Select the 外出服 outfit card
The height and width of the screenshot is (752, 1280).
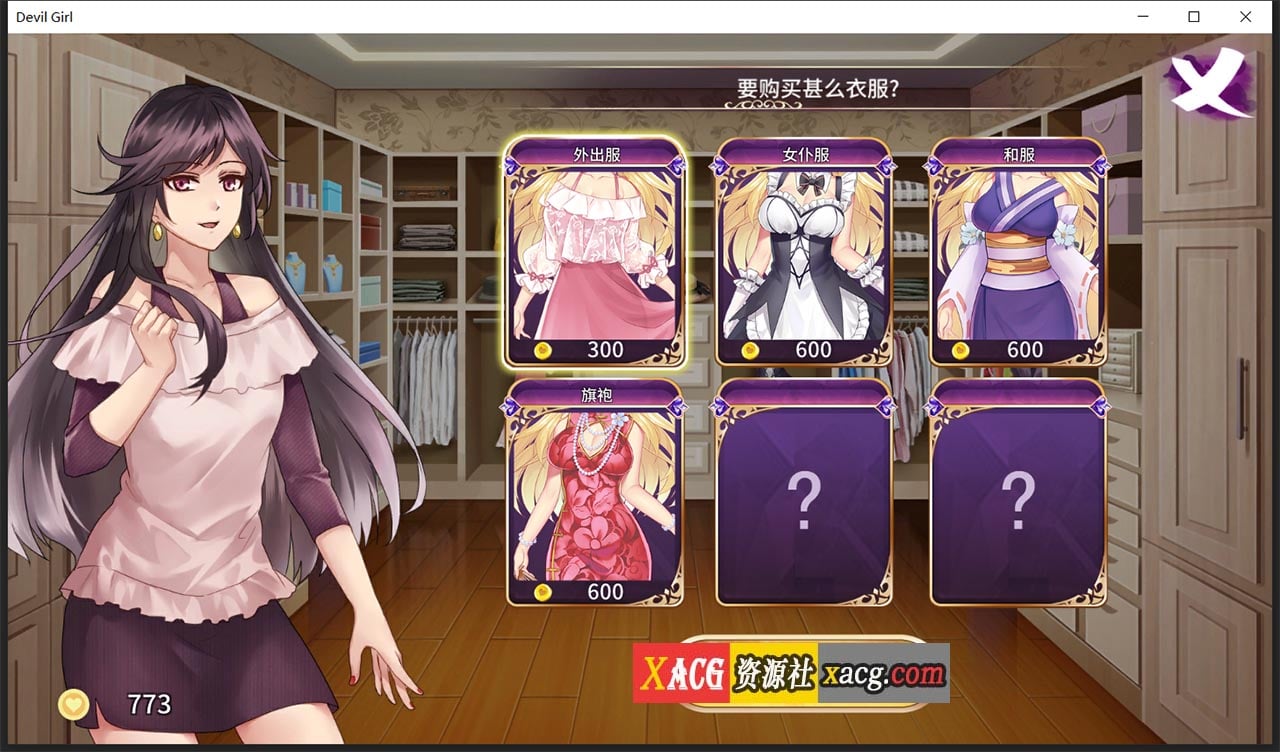pos(597,250)
